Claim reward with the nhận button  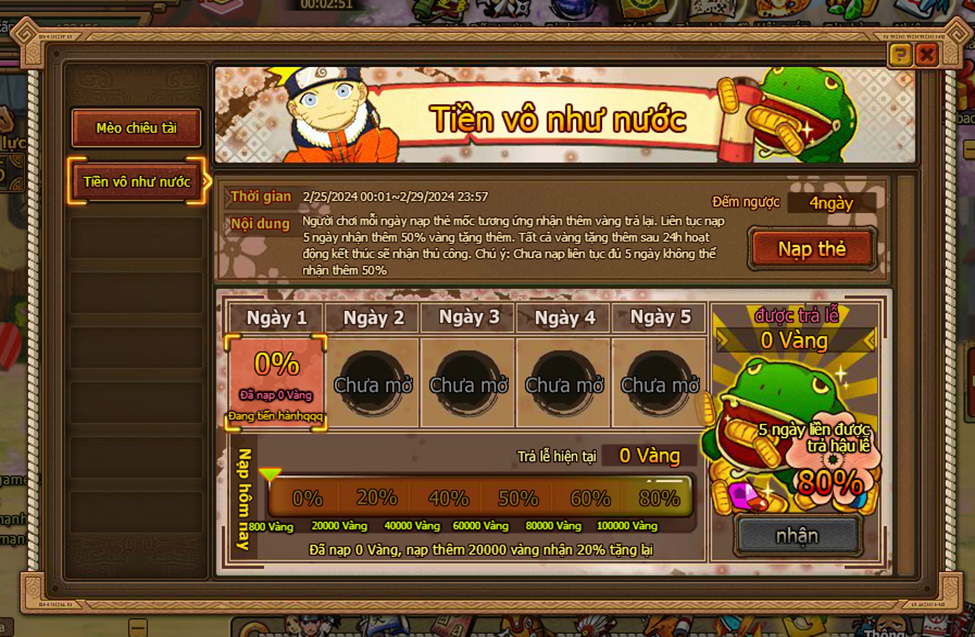coord(797,536)
